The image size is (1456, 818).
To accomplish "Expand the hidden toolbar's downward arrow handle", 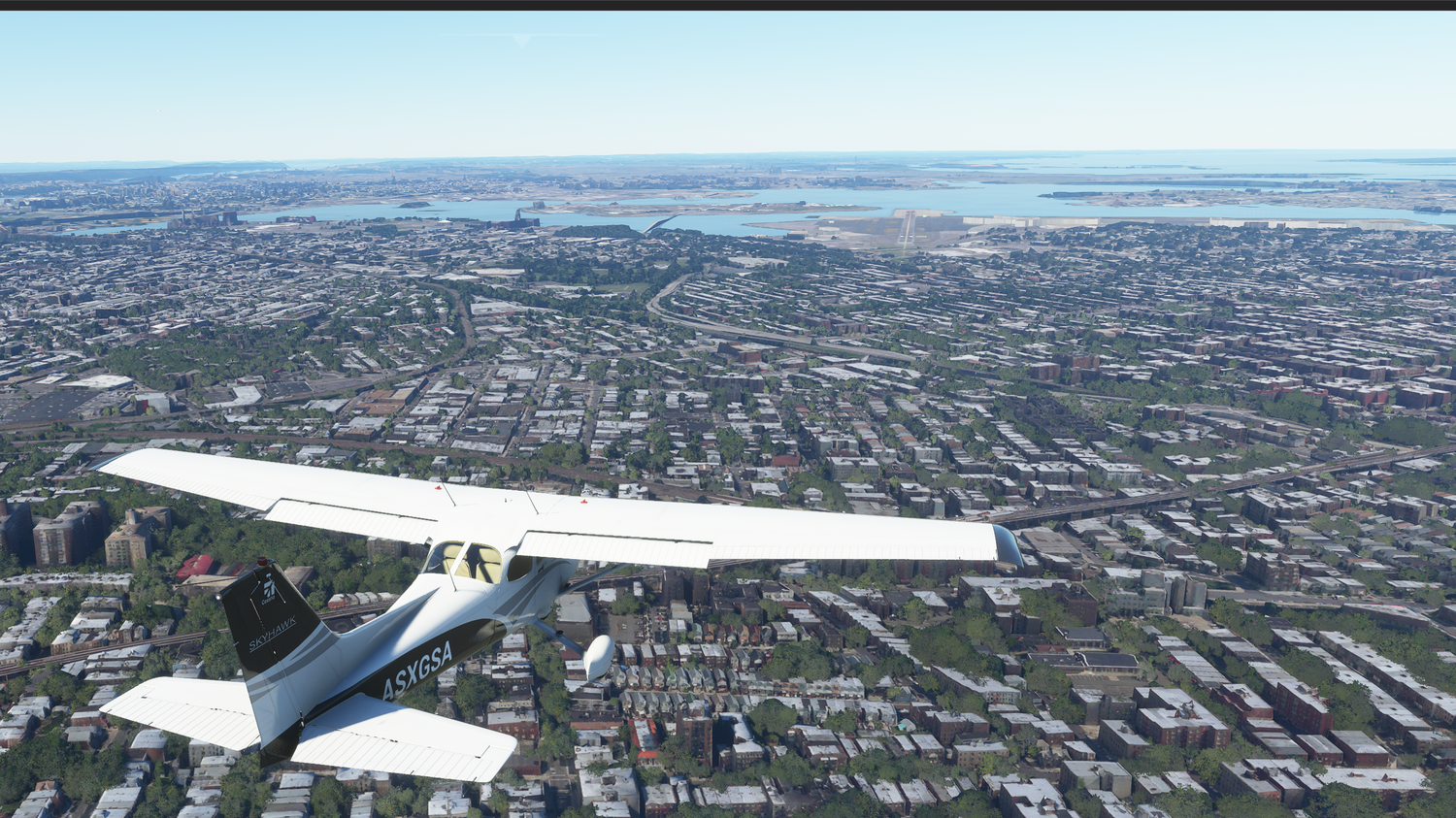I will click(522, 40).
